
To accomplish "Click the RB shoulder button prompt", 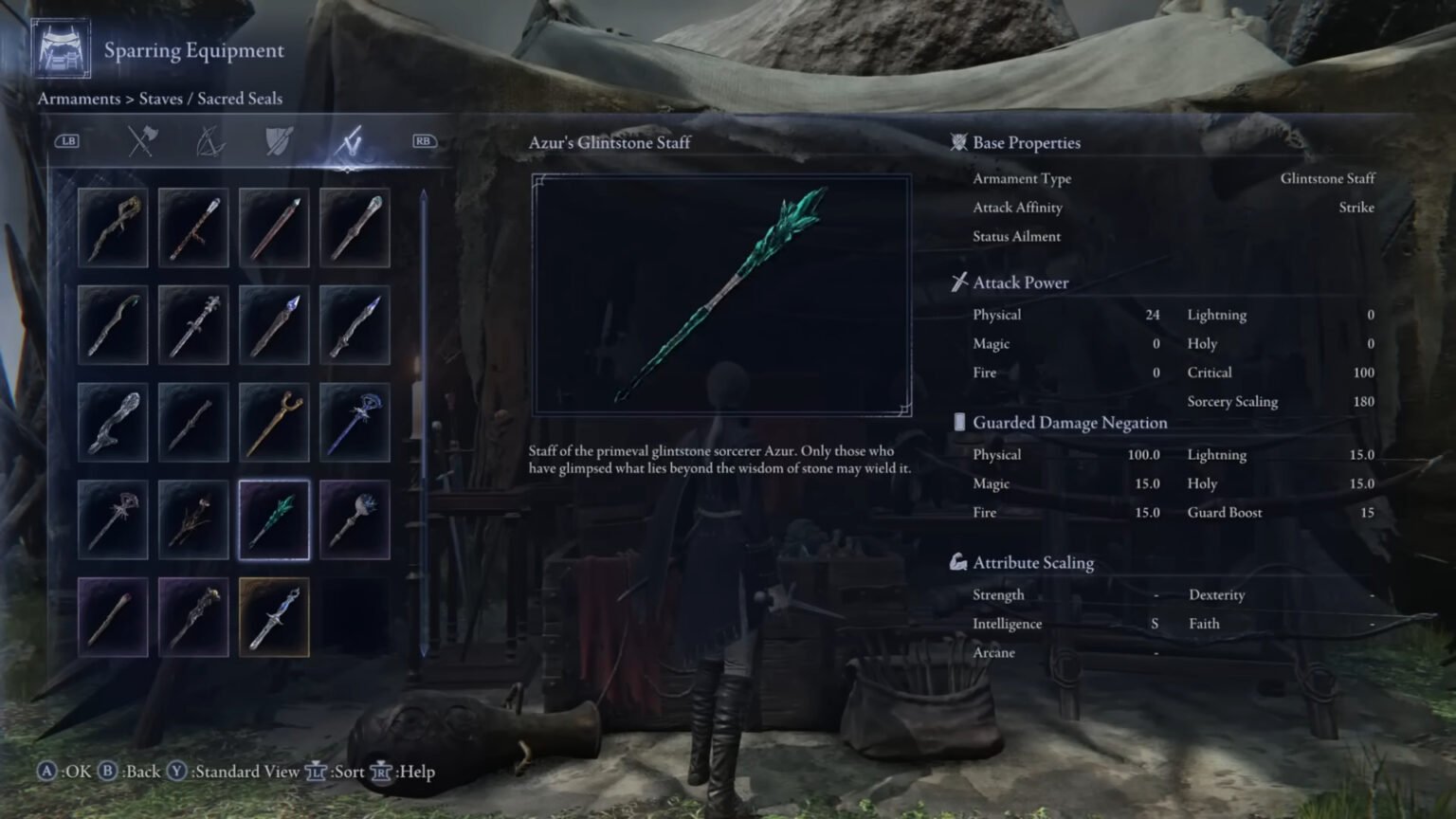I will [426, 140].
